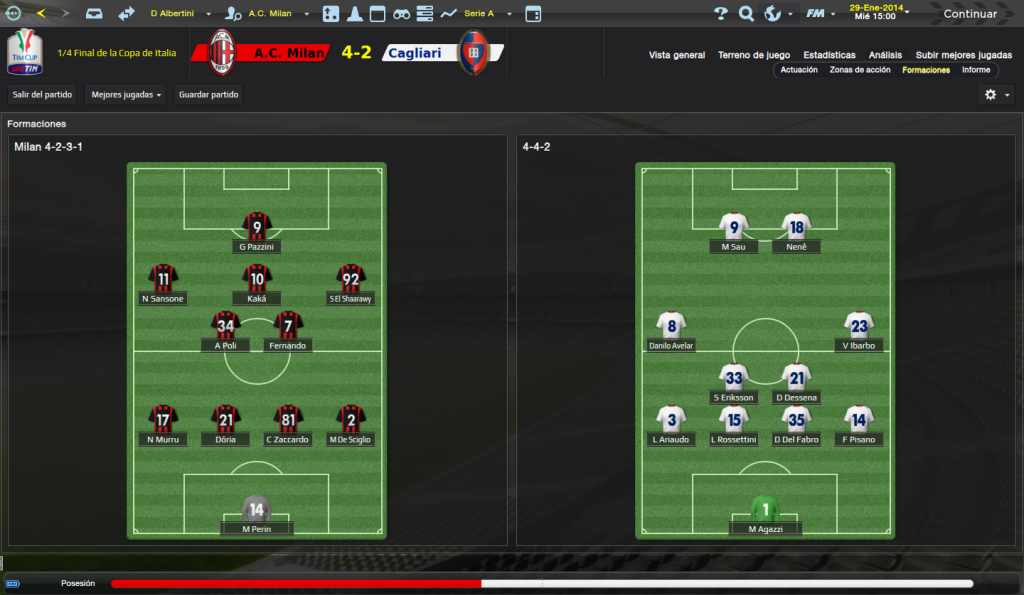
Task: Select the Análisis tab
Action: tap(885, 55)
